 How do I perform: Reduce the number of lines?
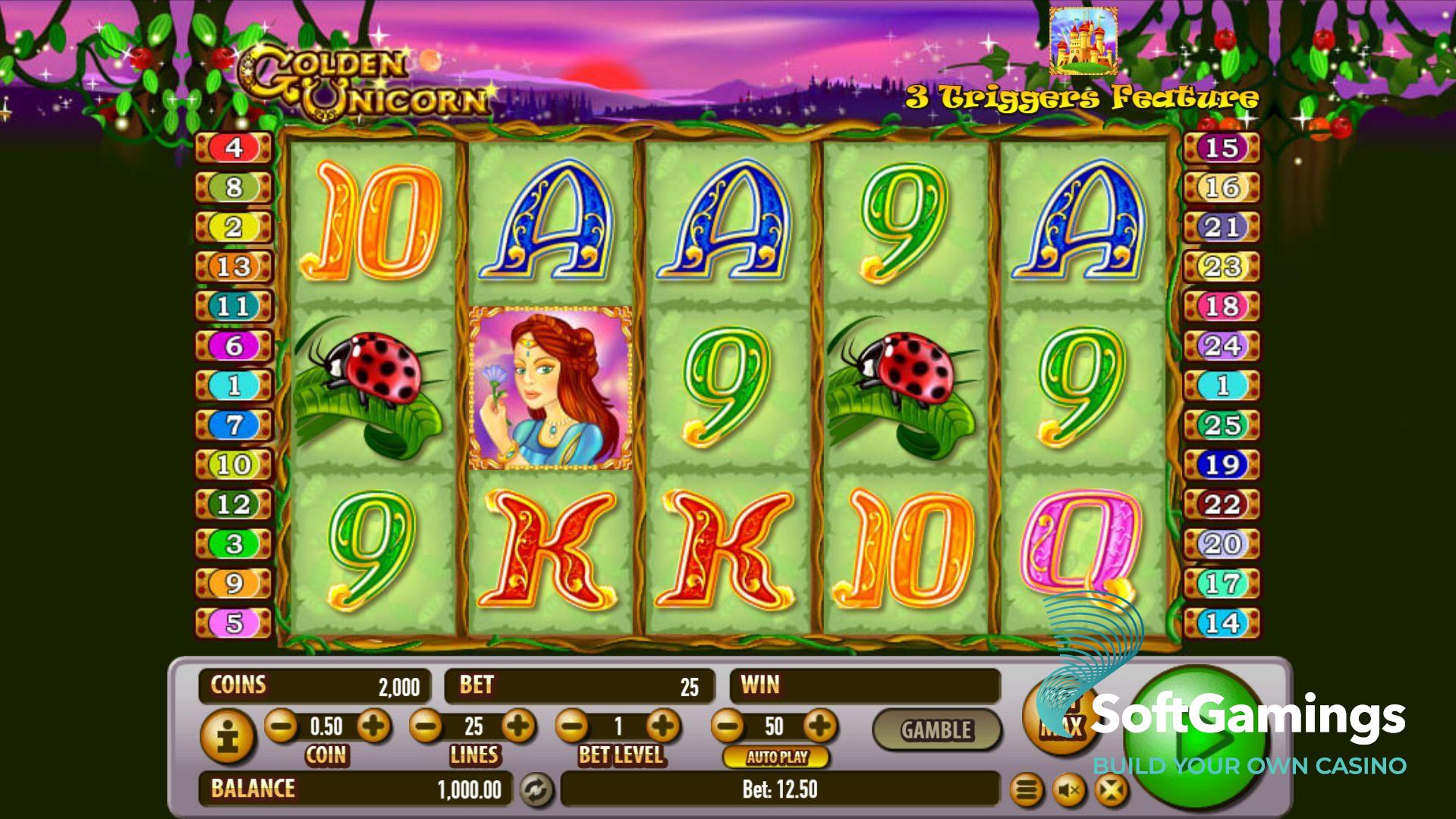tap(426, 726)
